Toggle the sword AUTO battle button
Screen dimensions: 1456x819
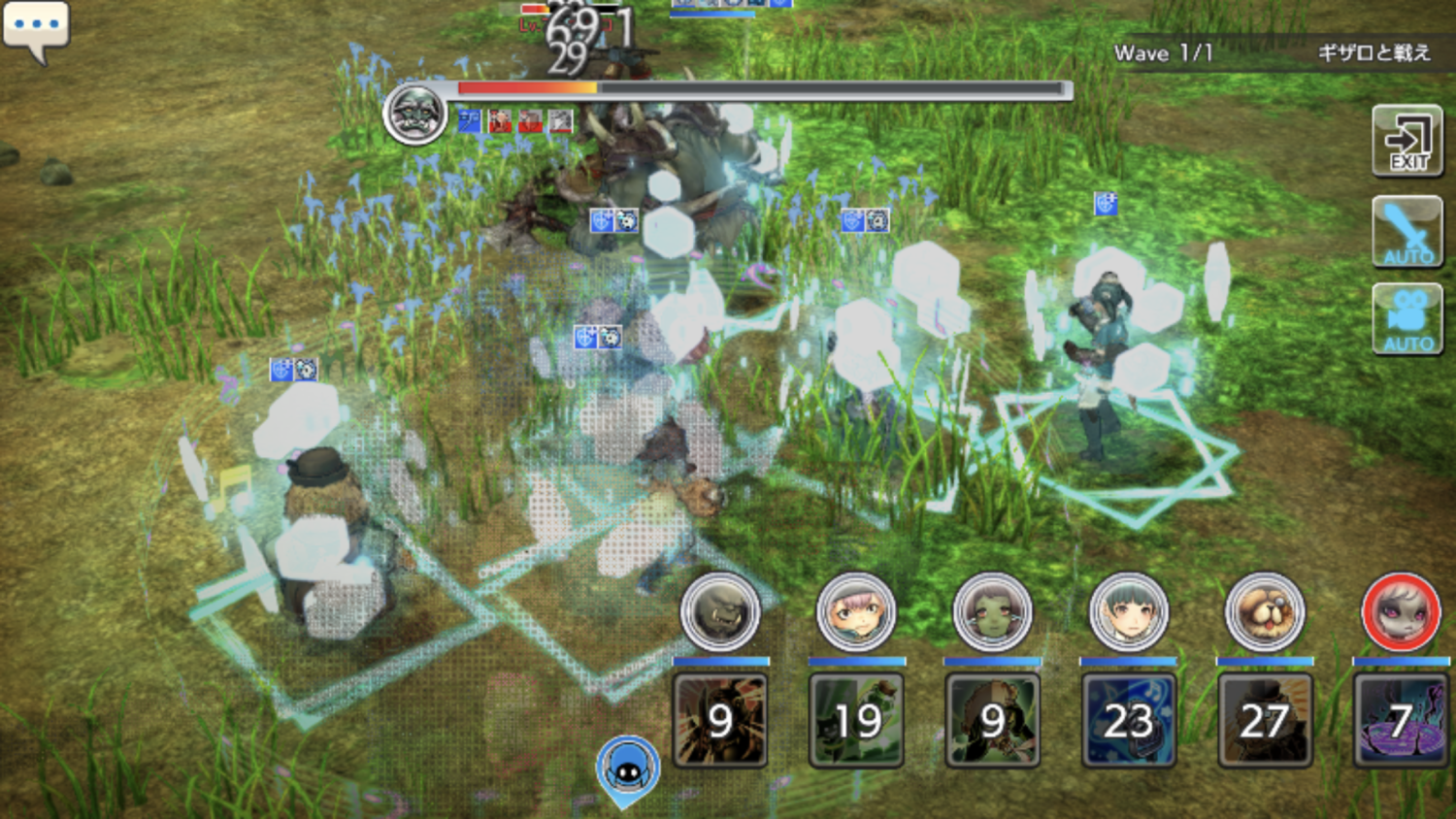1406,231
